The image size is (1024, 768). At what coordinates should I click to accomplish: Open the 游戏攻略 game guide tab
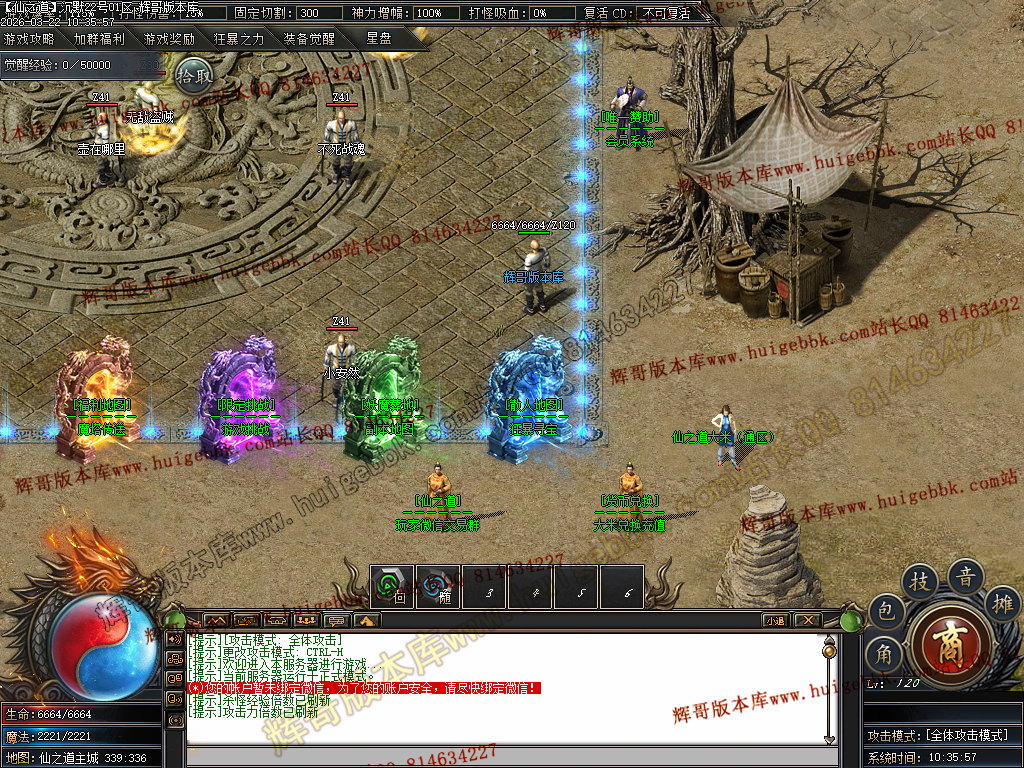coord(29,40)
